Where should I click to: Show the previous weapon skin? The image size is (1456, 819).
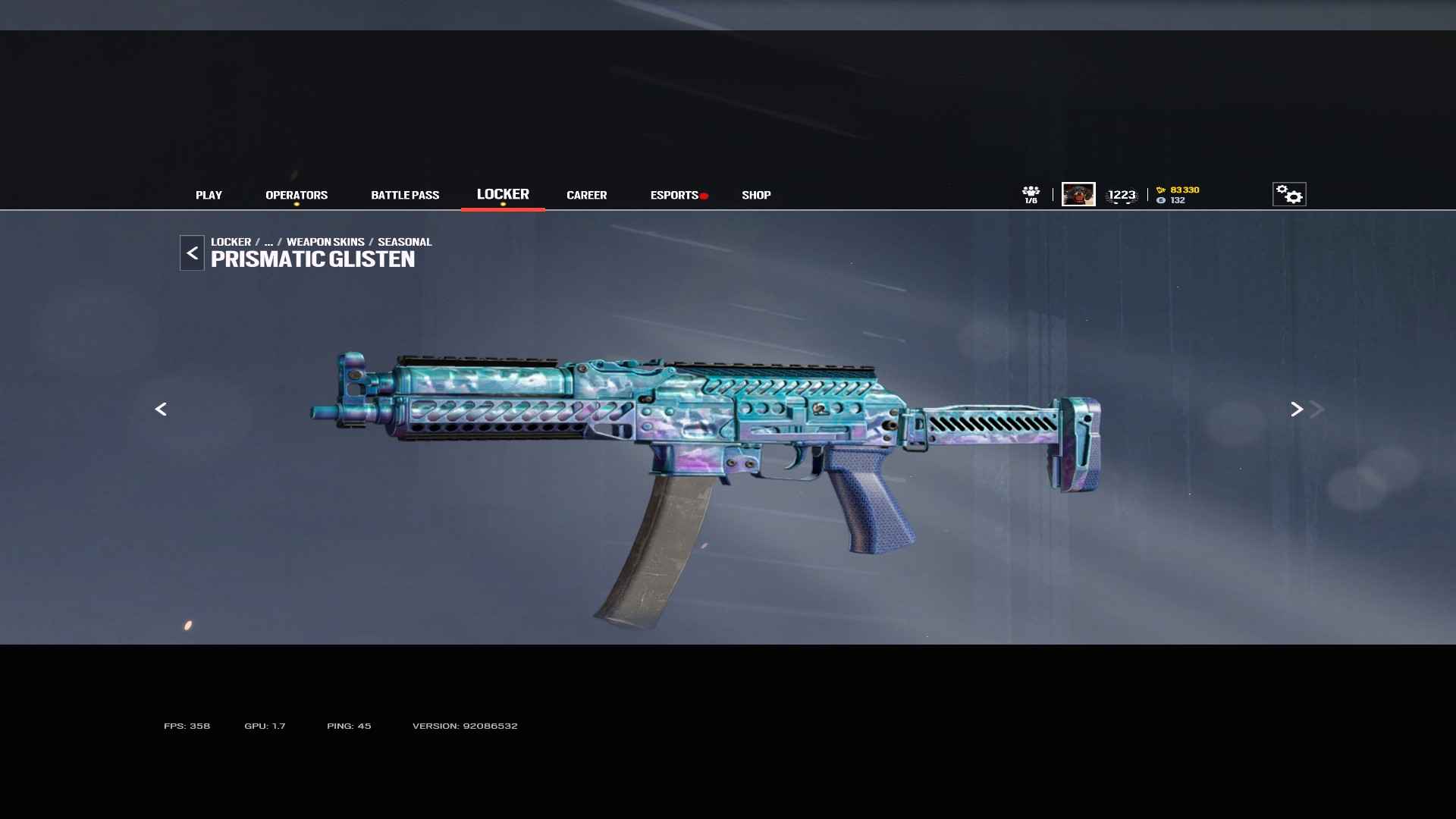pyautogui.click(x=161, y=409)
